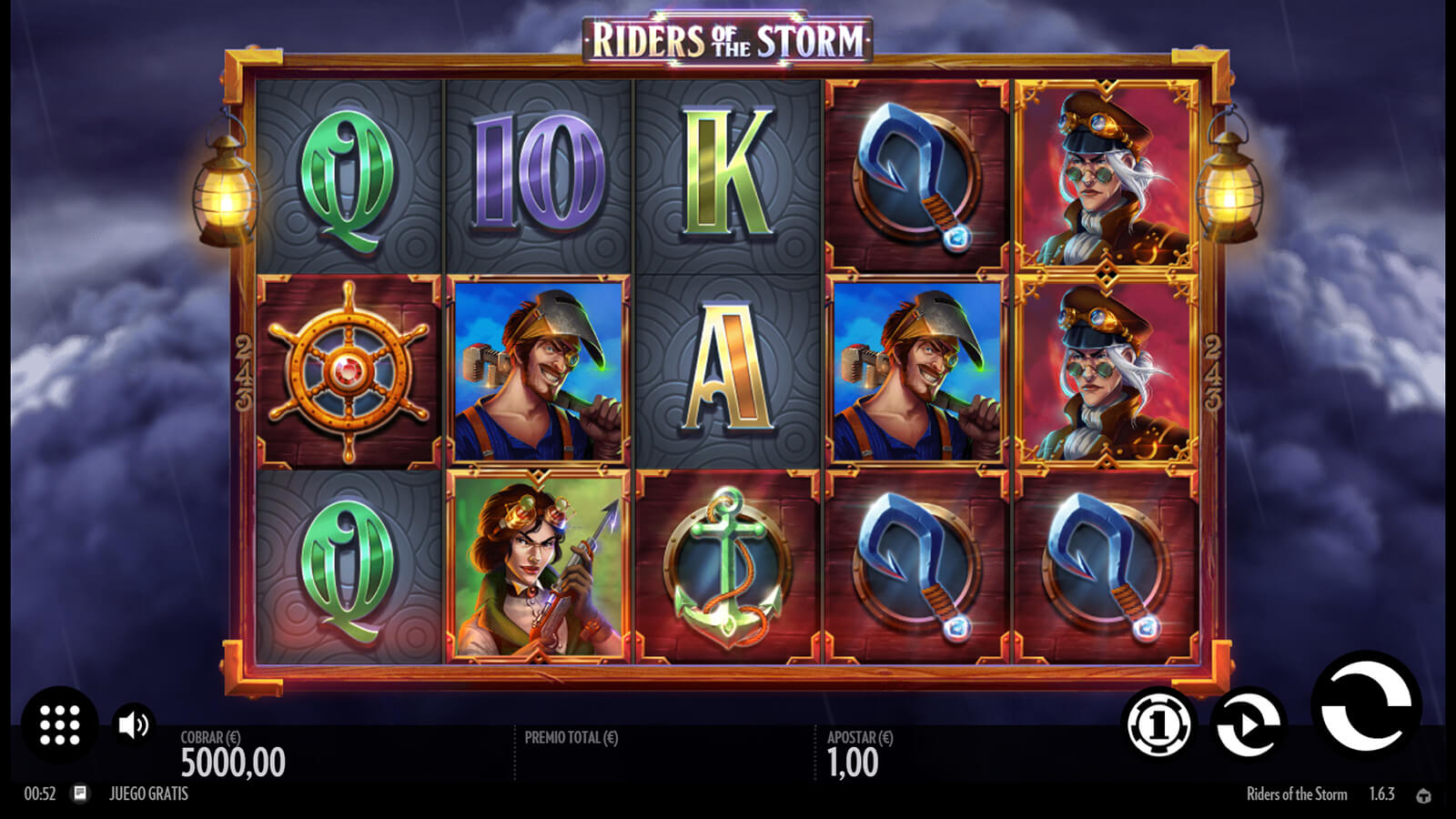Click the small logo icon beside the version number
1456x819 pixels.
click(x=1423, y=795)
